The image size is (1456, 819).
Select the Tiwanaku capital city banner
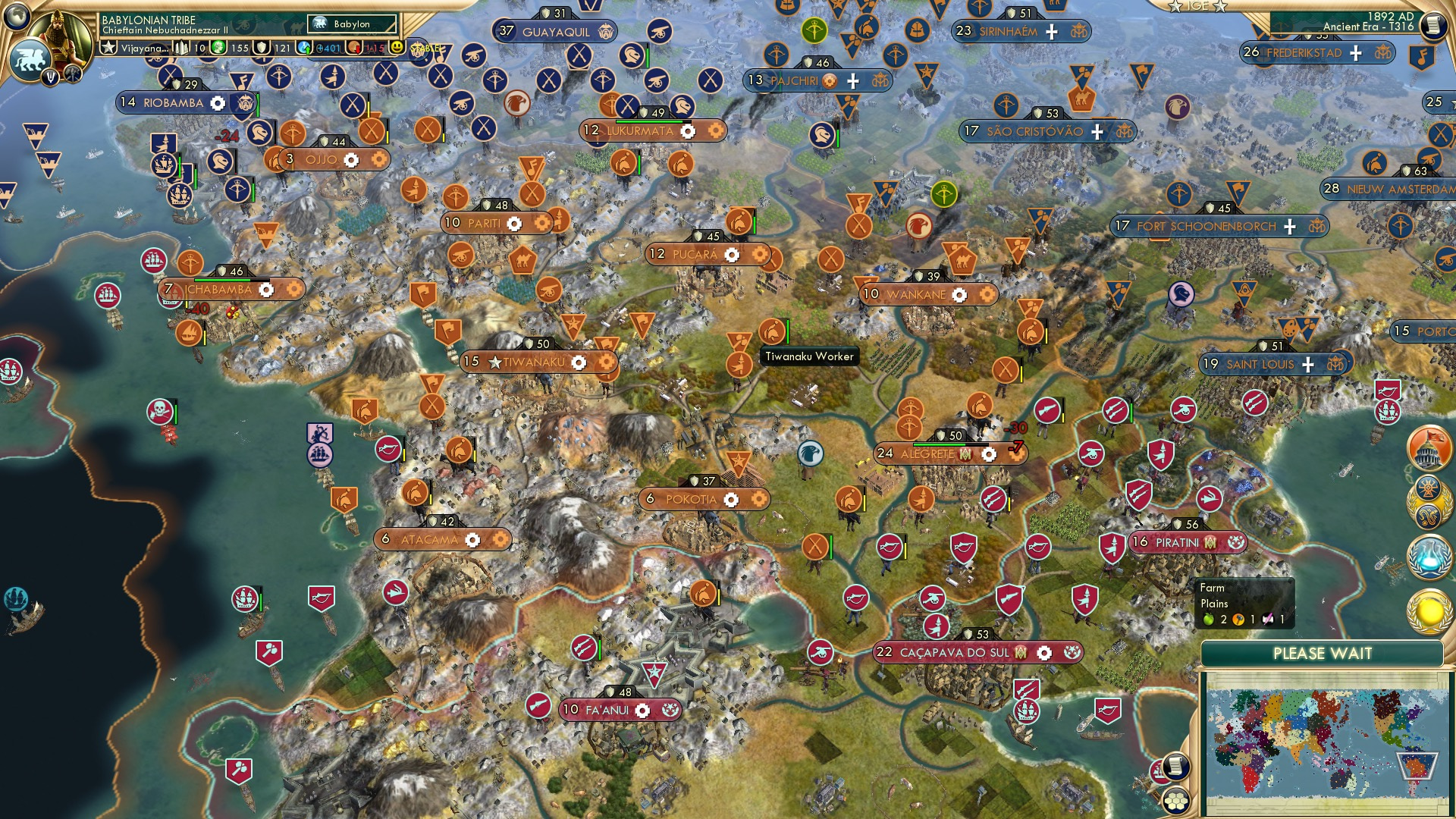click(534, 362)
